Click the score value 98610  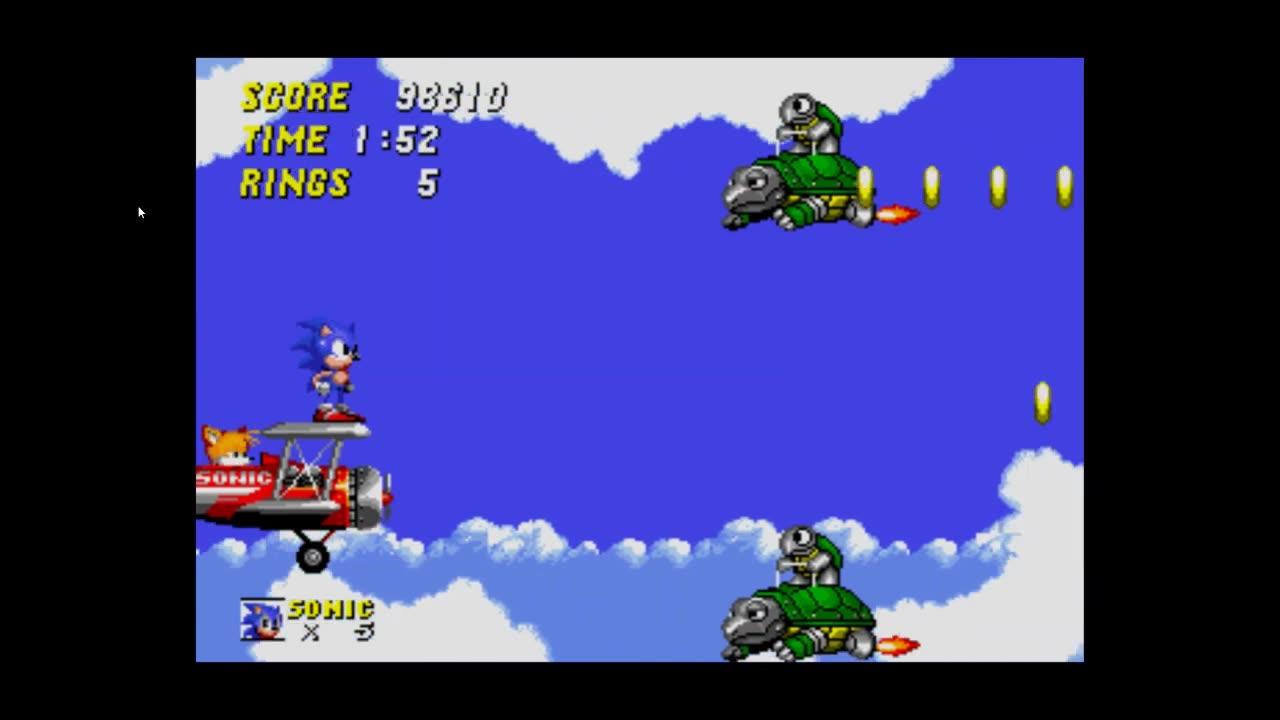(450, 97)
